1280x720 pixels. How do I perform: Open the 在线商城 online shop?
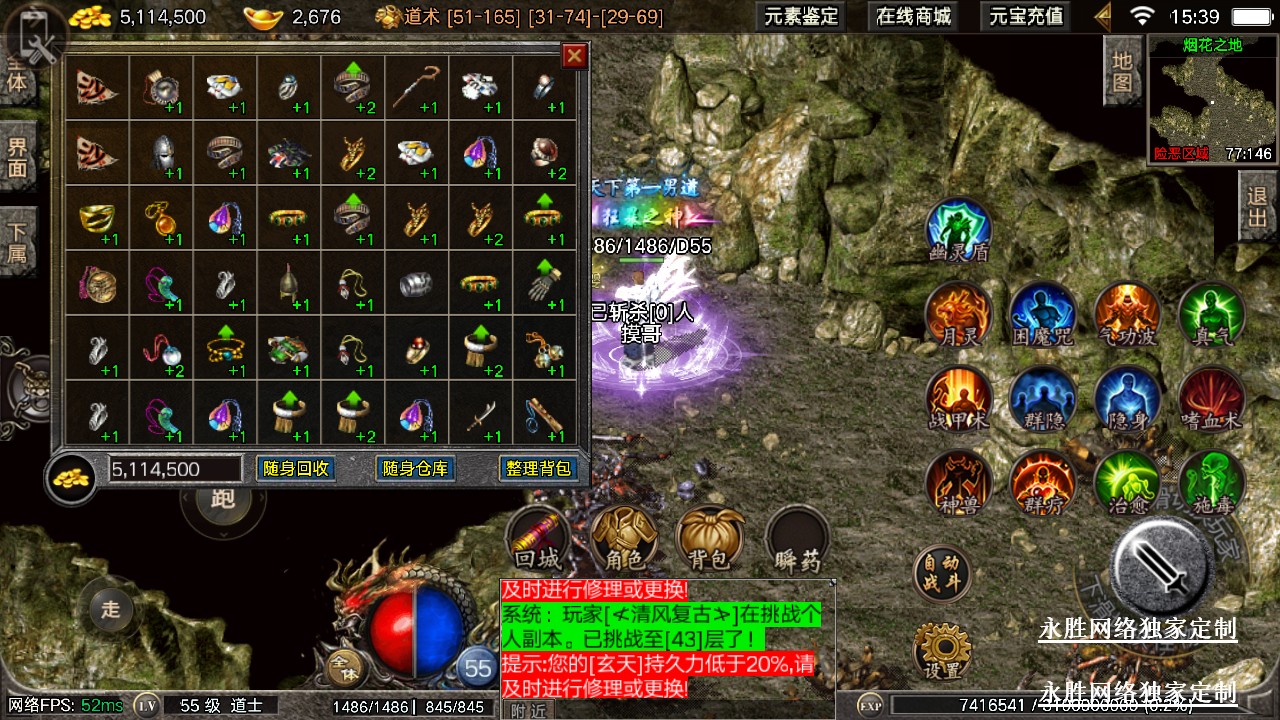point(914,16)
